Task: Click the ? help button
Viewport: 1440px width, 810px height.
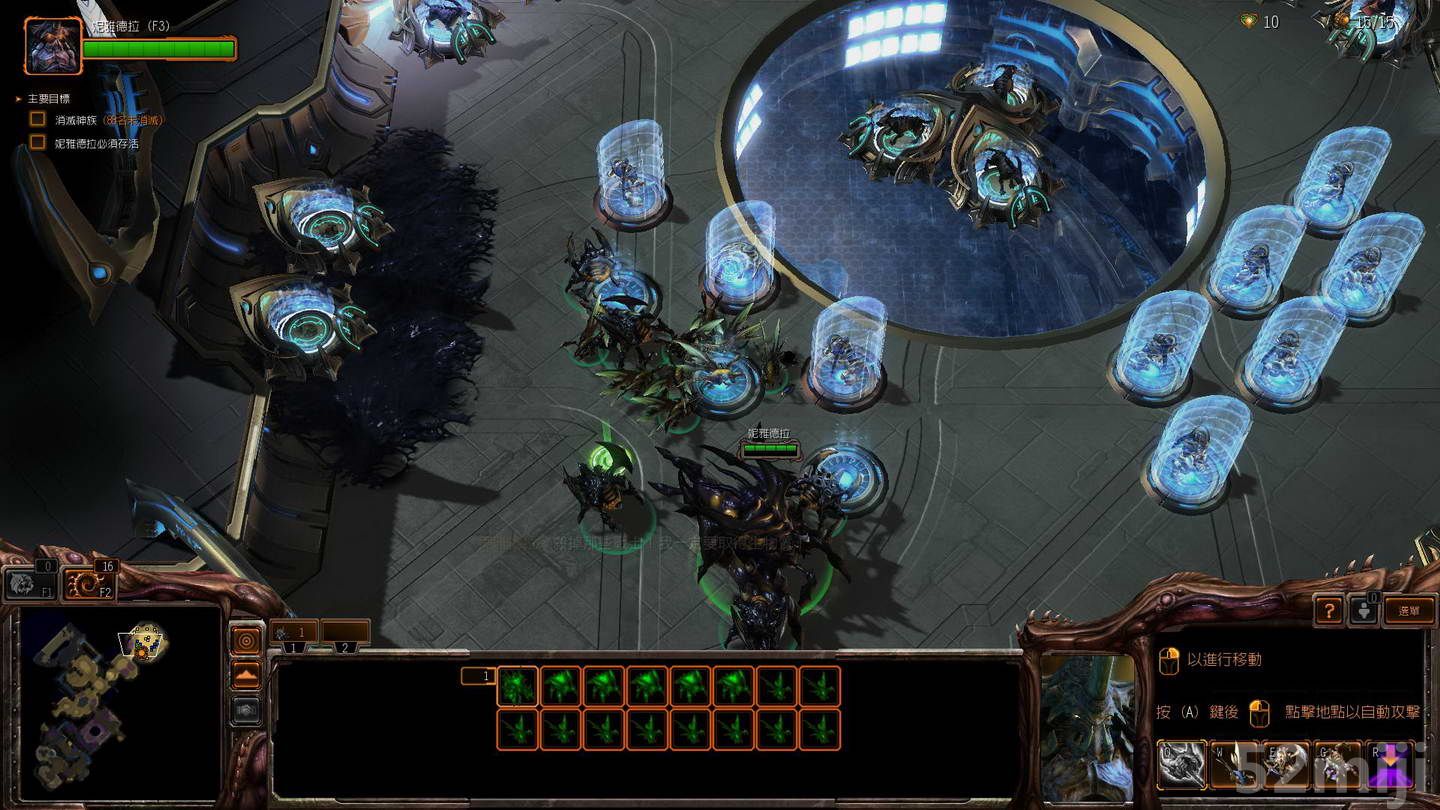Action: pos(1328,610)
